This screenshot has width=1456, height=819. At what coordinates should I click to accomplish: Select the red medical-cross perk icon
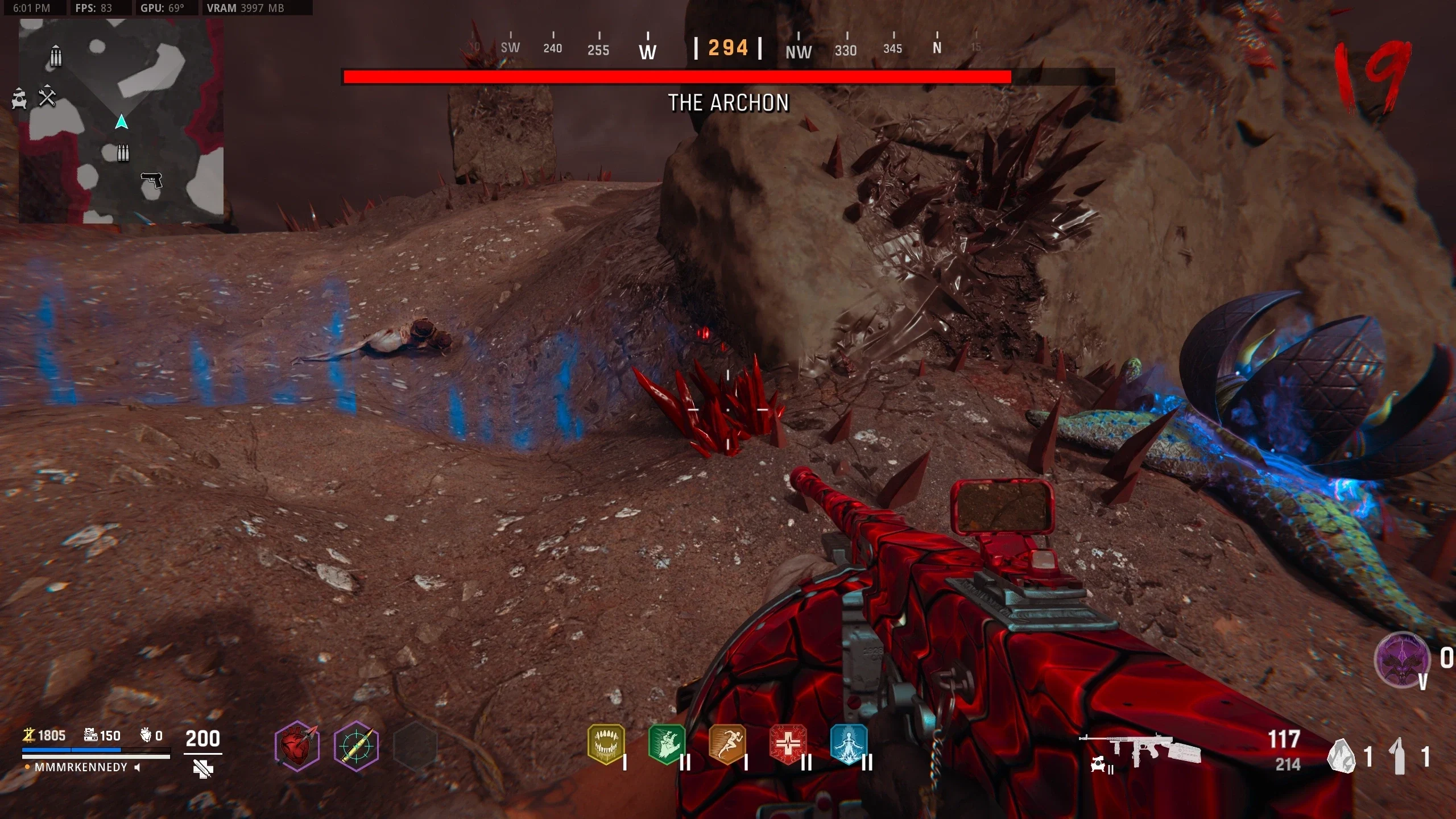coord(788,744)
